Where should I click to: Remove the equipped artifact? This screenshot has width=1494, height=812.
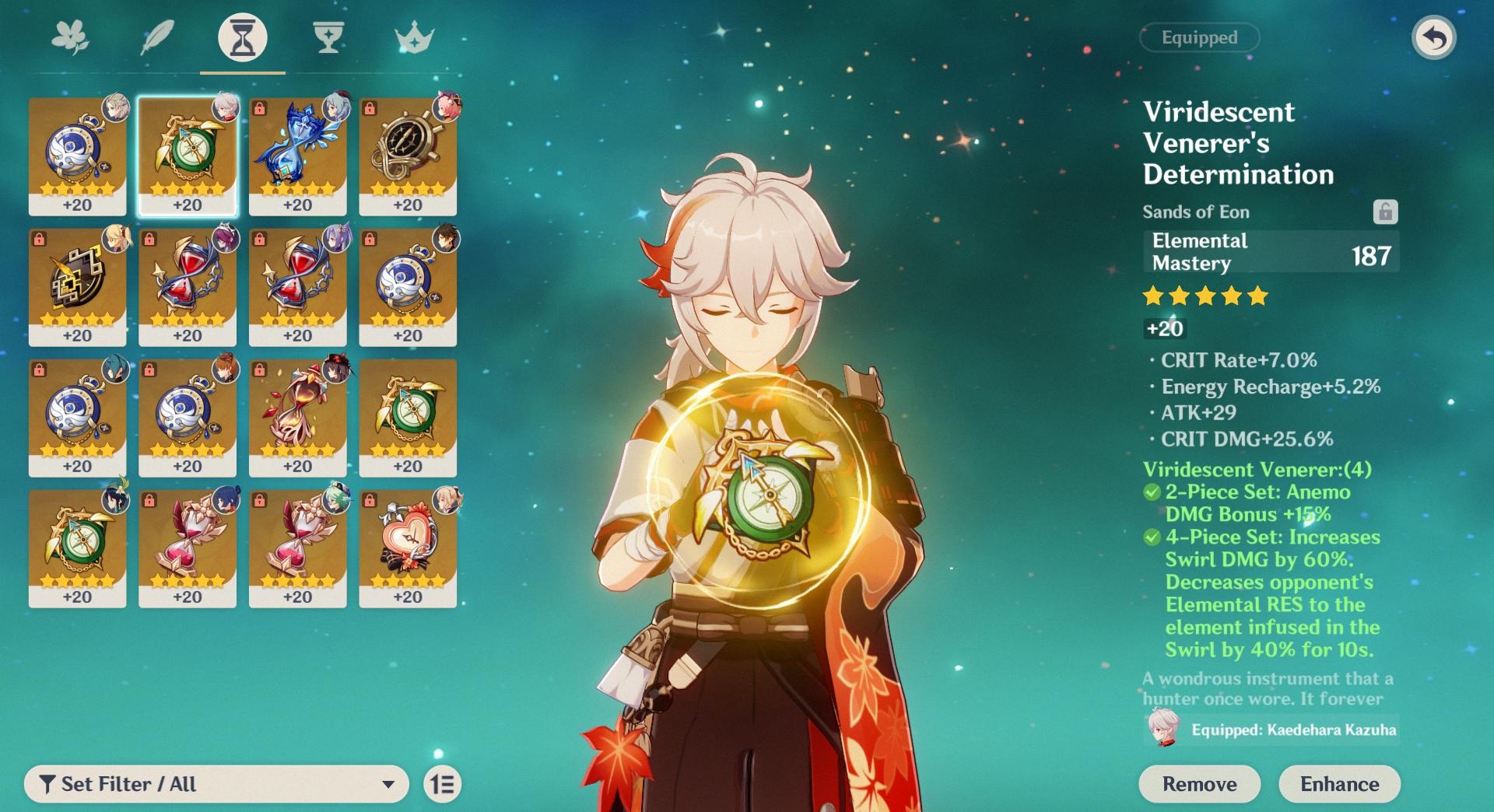tap(1198, 784)
